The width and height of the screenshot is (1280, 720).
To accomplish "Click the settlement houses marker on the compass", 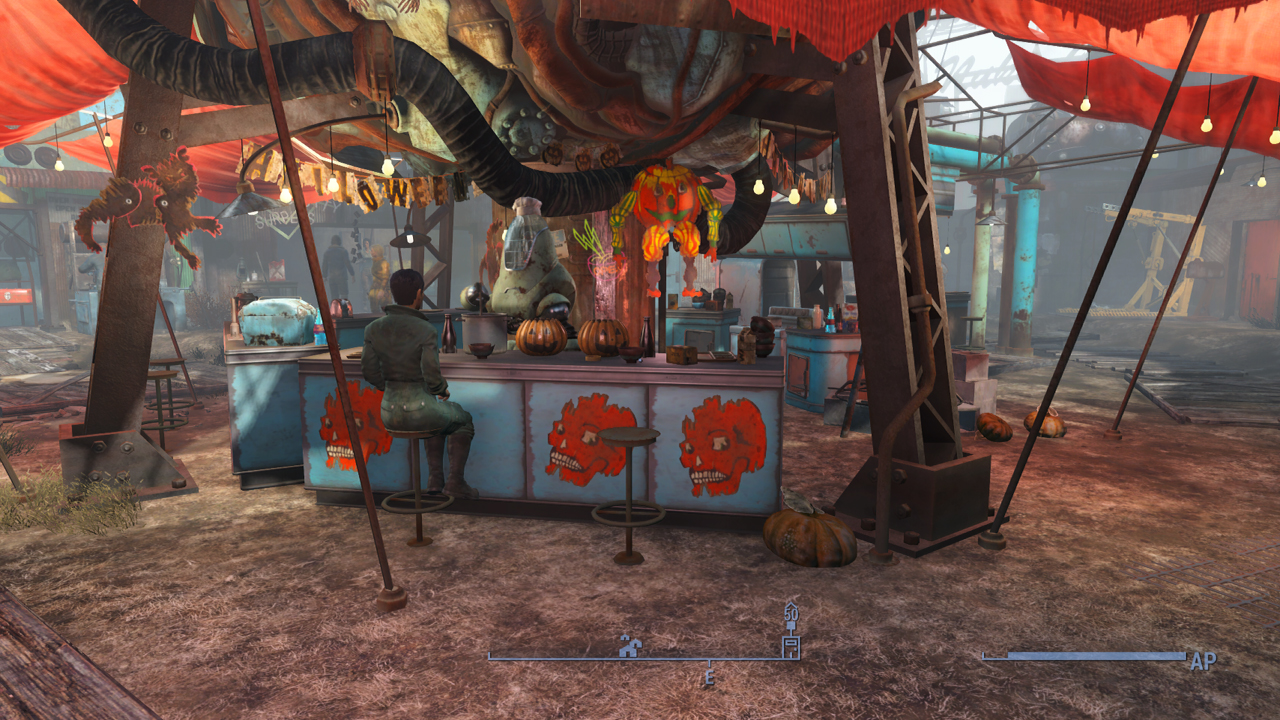I will 629,645.
